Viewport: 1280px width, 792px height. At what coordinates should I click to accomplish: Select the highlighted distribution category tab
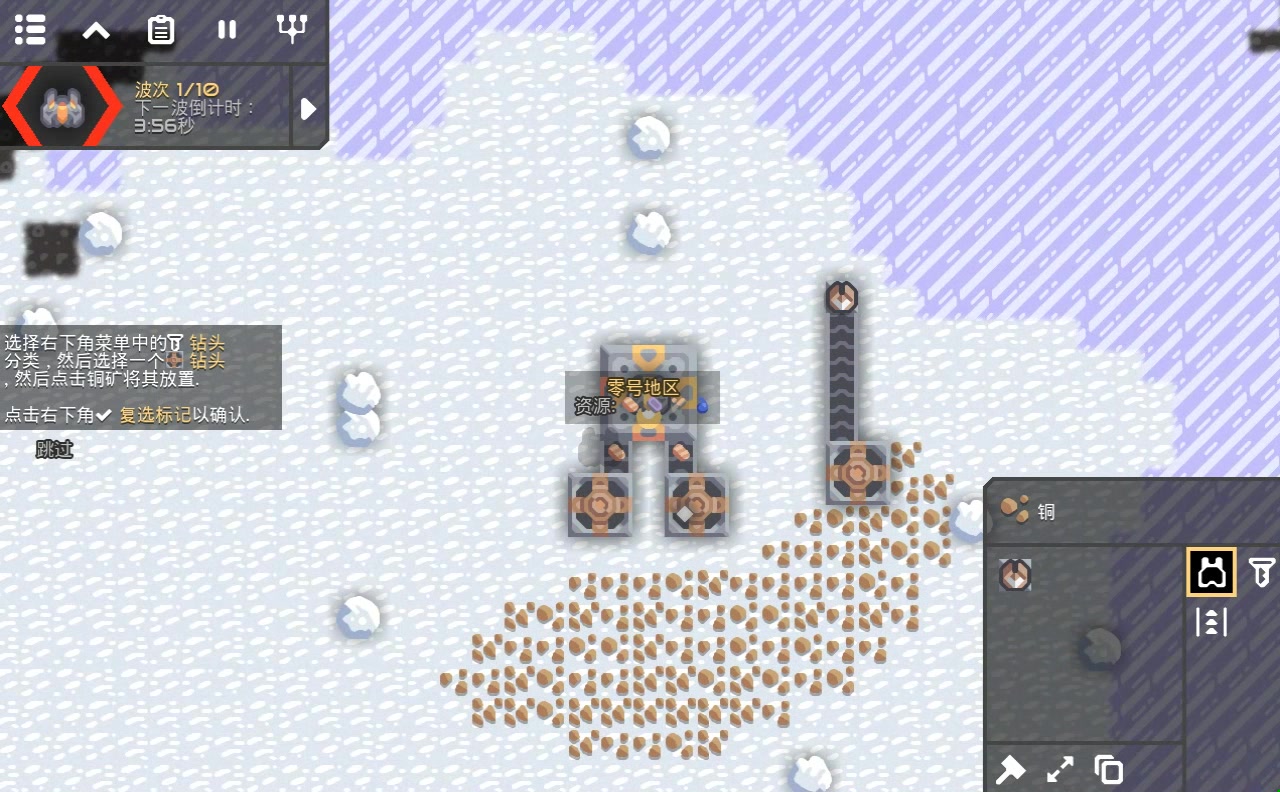(1211, 573)
